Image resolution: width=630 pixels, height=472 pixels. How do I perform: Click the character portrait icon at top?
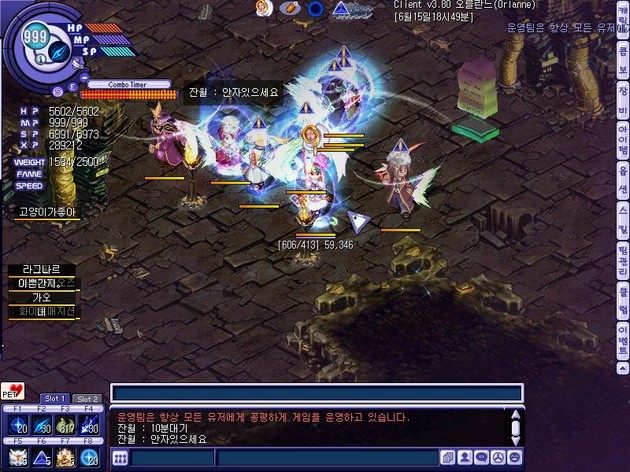coord(264,8)
